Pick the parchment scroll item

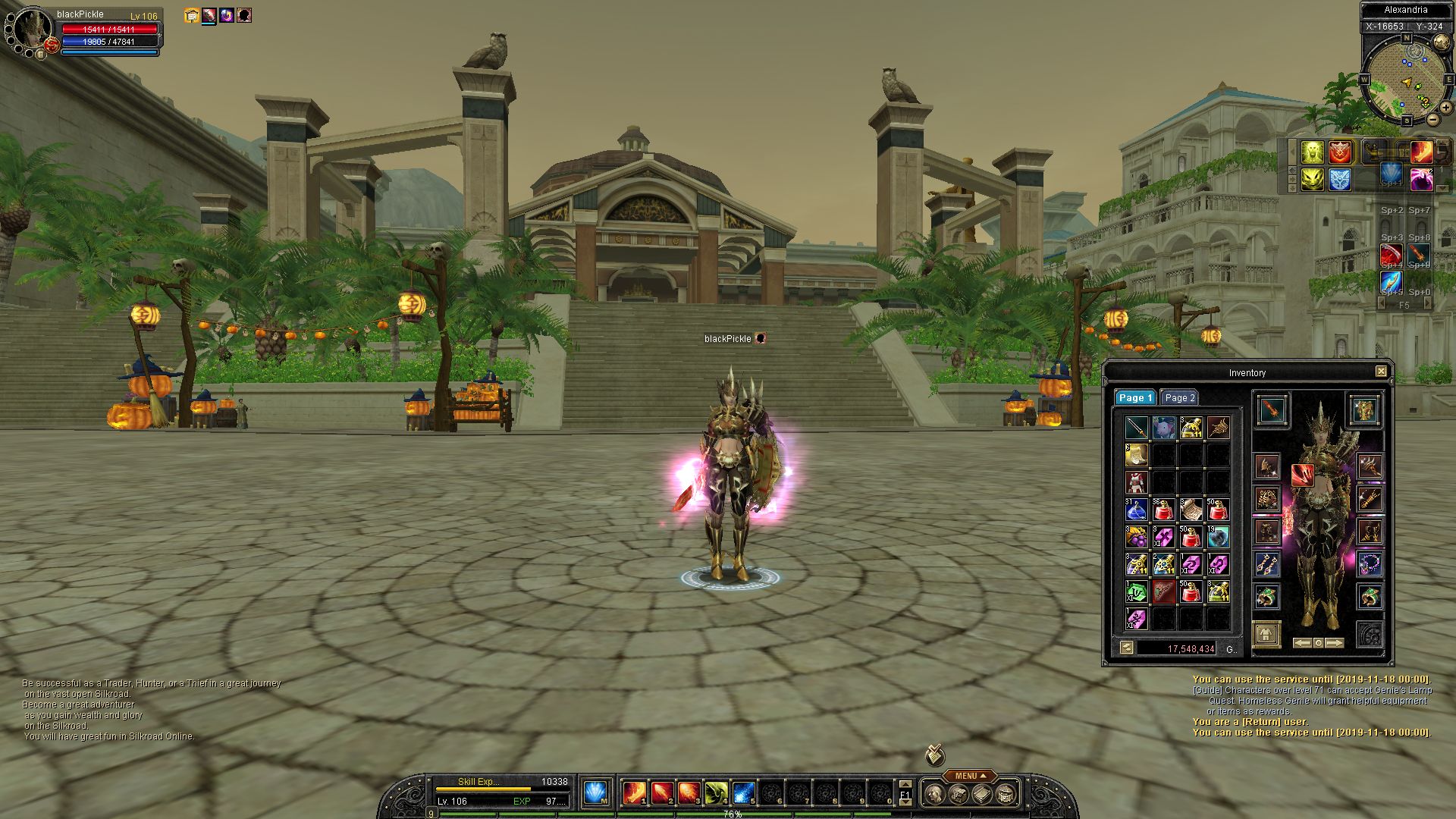pos(1191,510)
